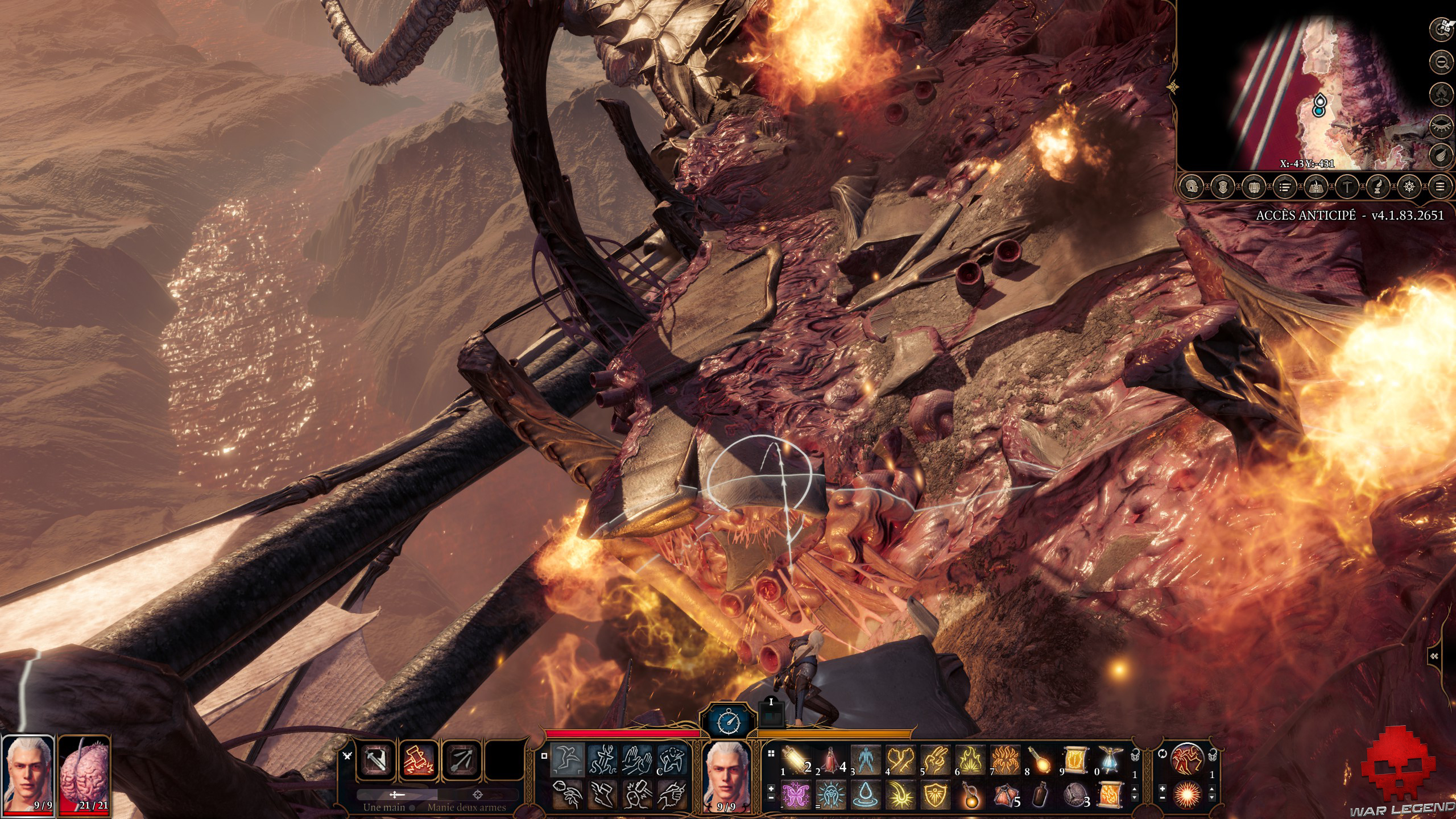The height and width of the screenshot is (819, 1456).
Task: Zoom out using the magnifier minus icon
Action: click(1441, 62)
